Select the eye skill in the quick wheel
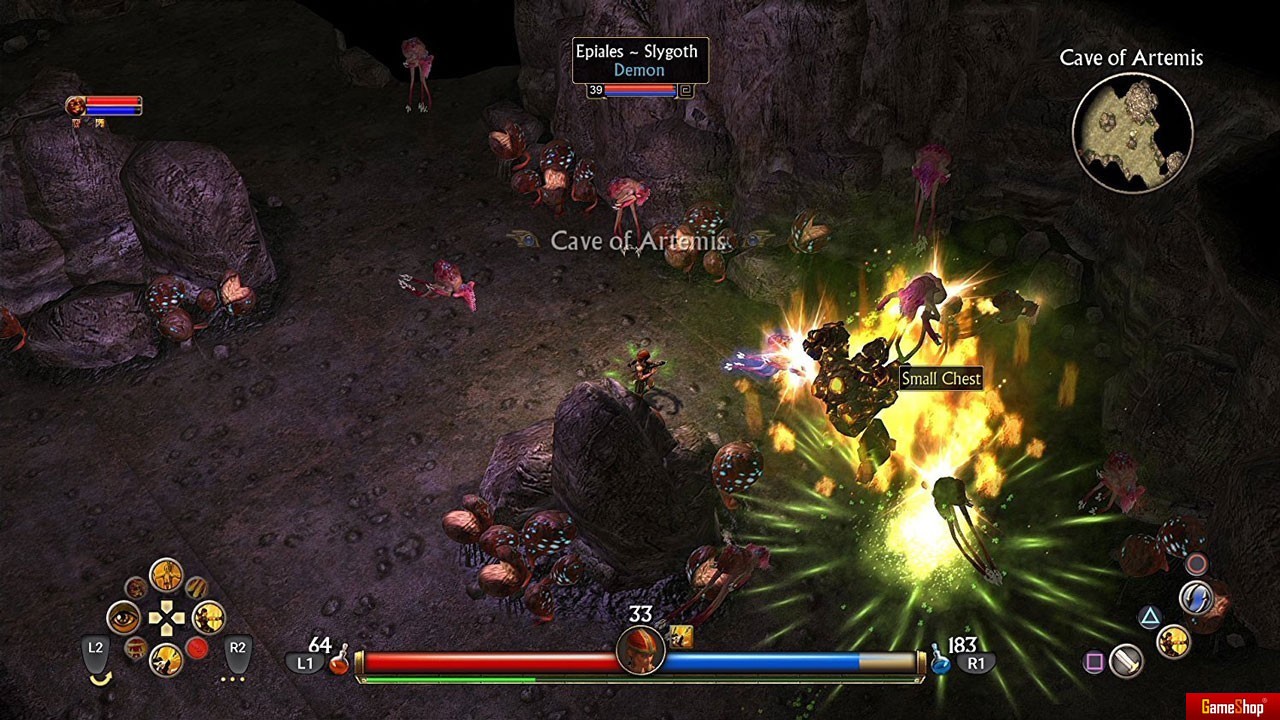The height and width of the screenshot is (720, 1280). 123,618
